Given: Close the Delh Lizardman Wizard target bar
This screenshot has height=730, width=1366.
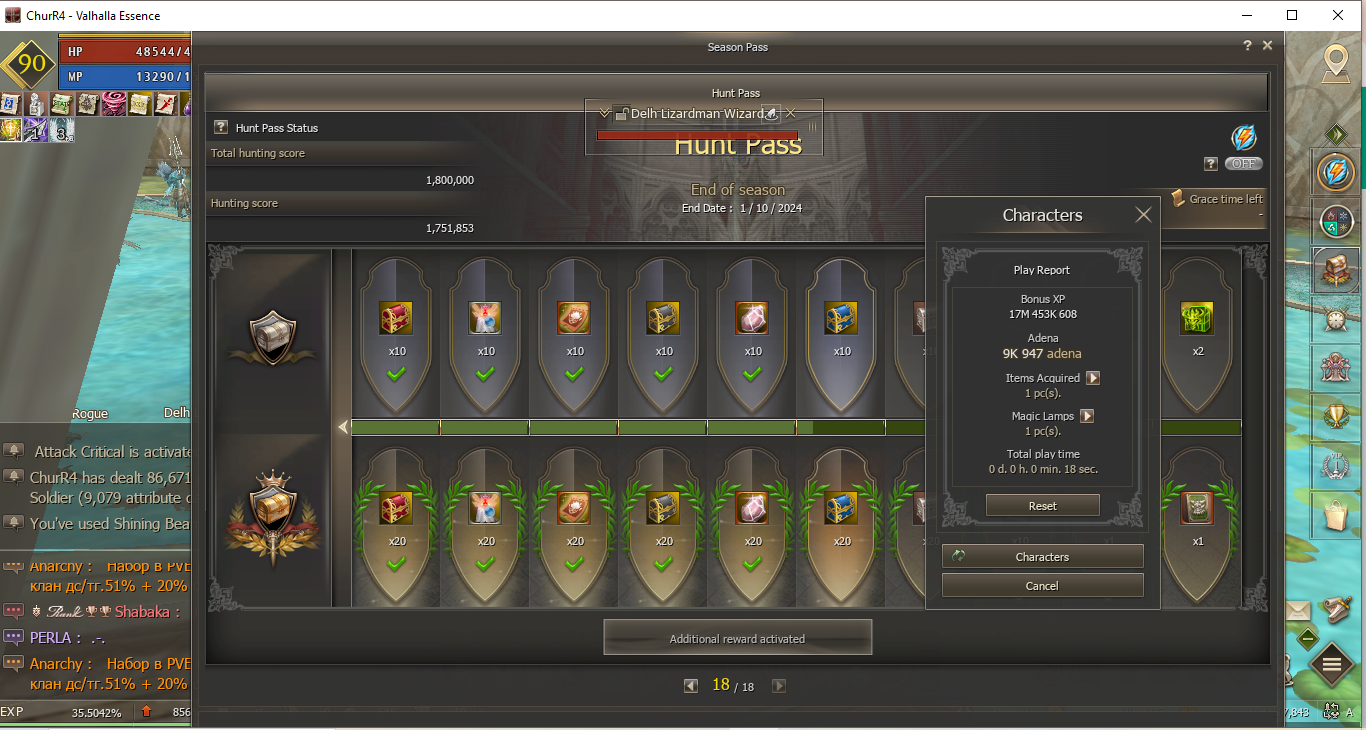Looking at the screenshot, I should (791, 113).
